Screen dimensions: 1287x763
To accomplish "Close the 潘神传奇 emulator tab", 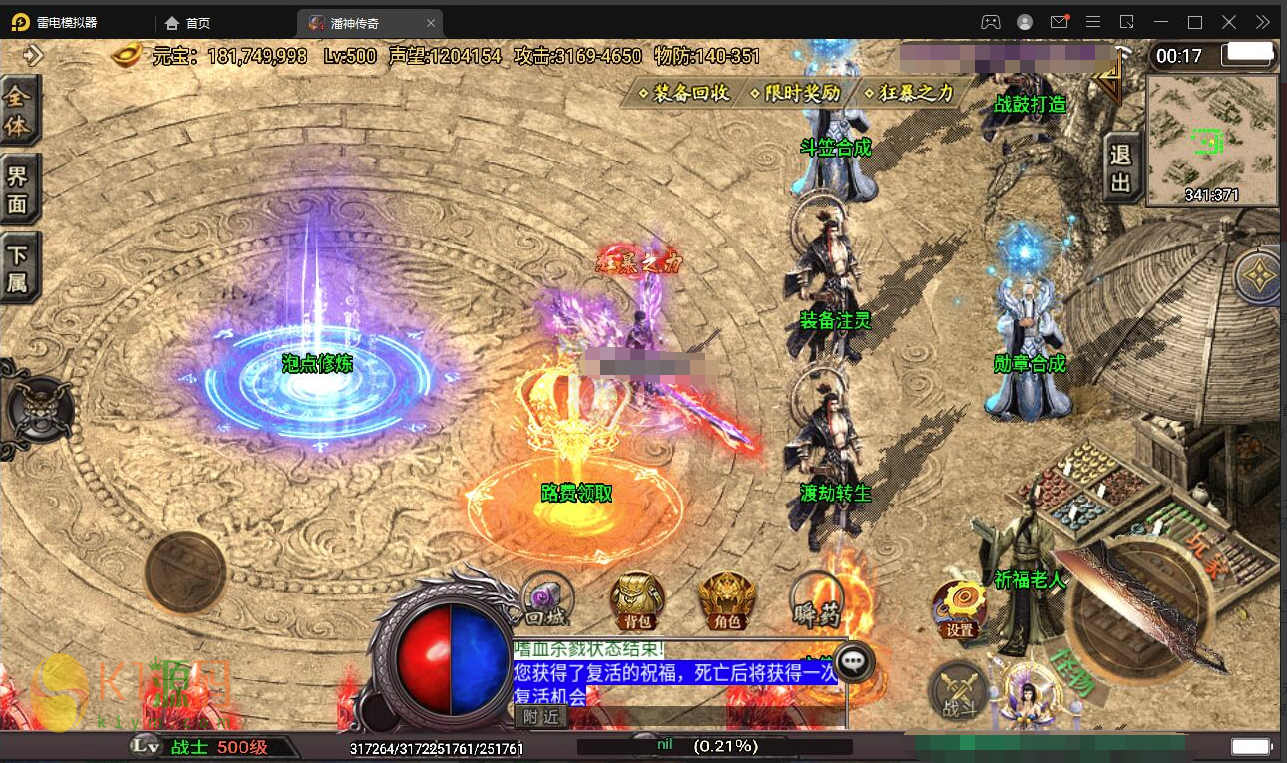I will pyautogui.click(x=431, y=22).
